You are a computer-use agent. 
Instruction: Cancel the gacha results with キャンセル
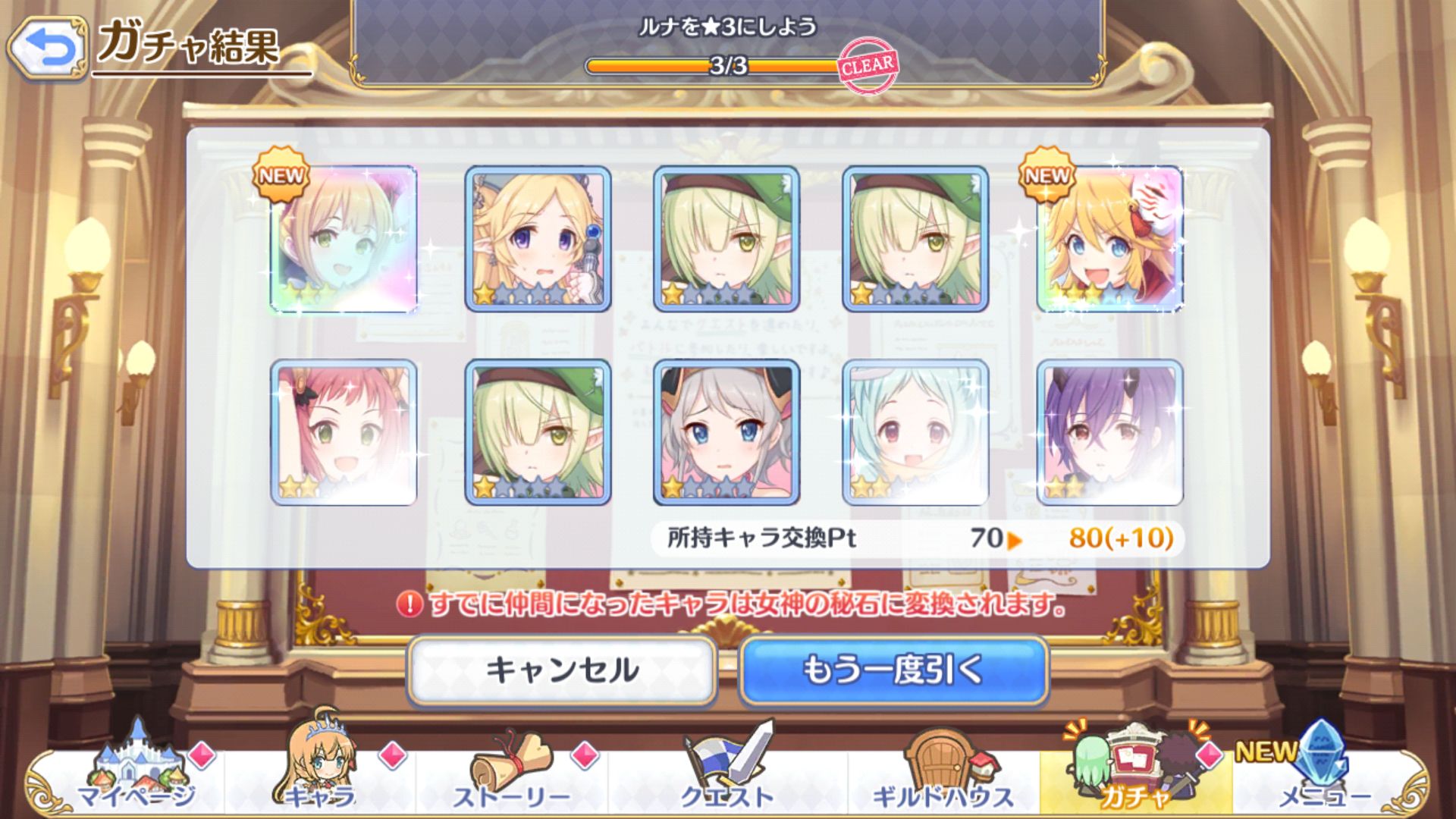click(x=562, y=670)
